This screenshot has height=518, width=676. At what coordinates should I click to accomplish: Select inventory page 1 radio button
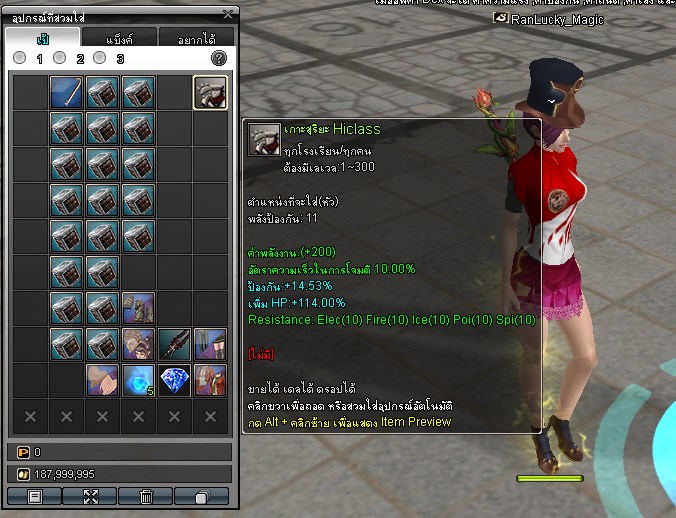(20, 59)
